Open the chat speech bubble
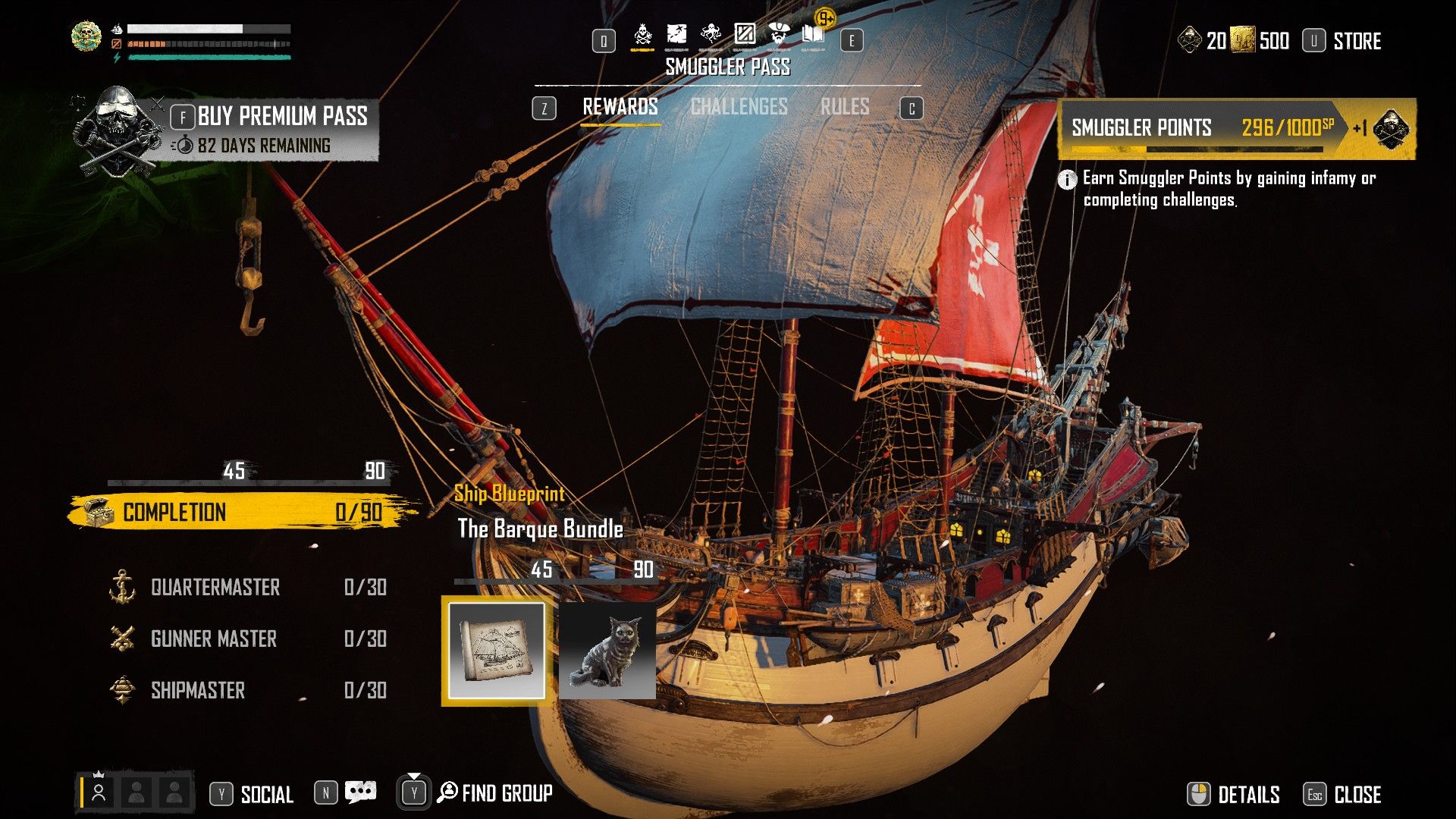Image resolution: width=1456 pixels, height=819 pixels. (x=360, y=792)
